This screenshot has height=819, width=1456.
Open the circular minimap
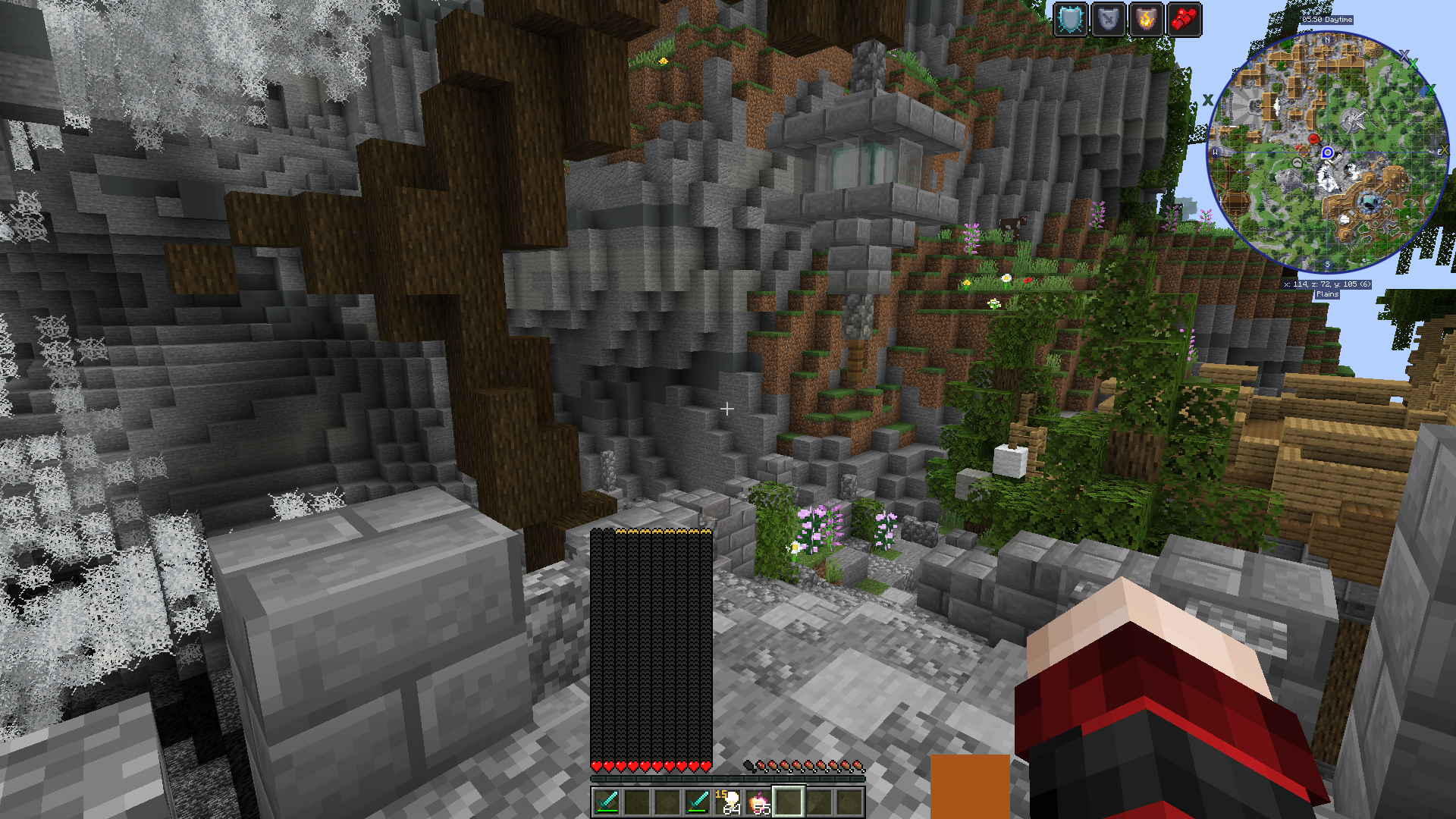(1327, 152)
